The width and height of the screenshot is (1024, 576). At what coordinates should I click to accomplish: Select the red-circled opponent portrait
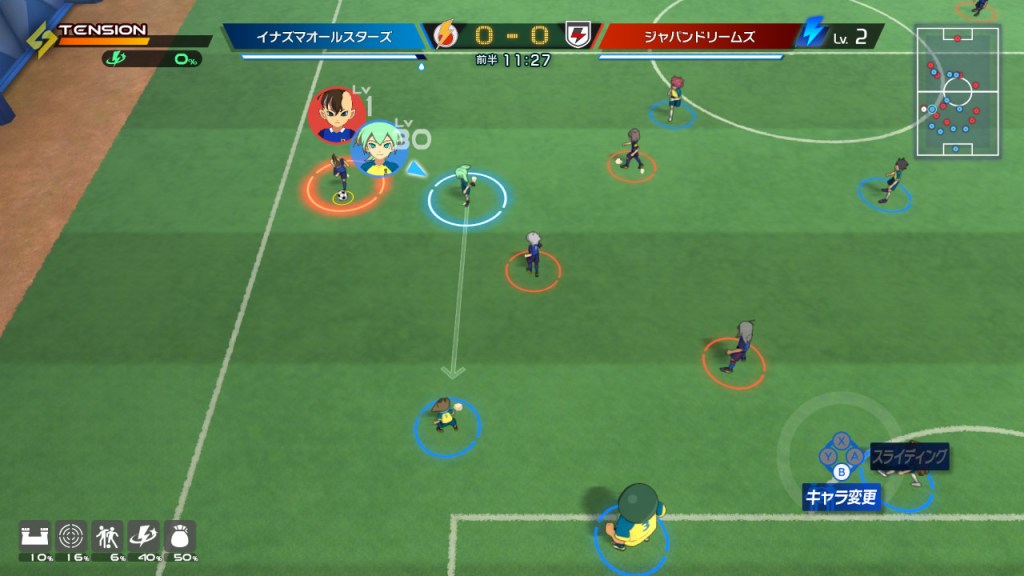click(x=338, y=114)
